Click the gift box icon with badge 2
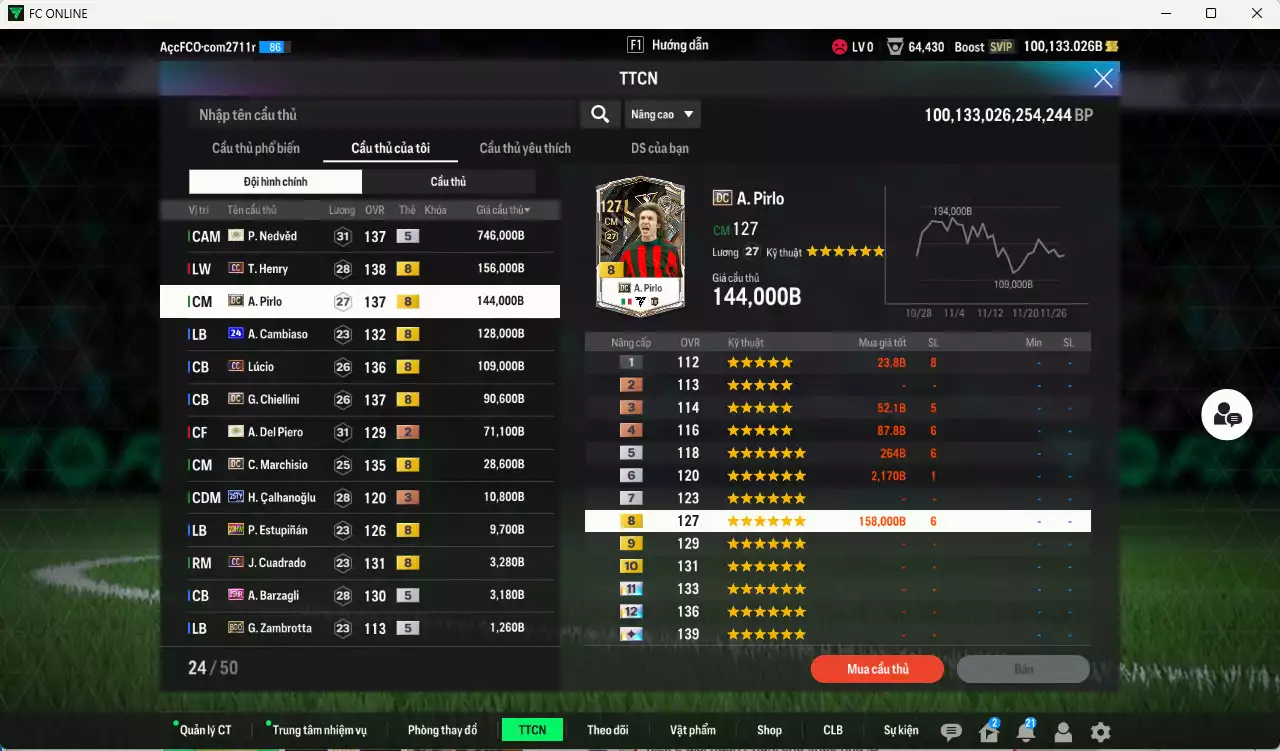The height and width of the screenshot is (751, 1280). coord(988,733)
